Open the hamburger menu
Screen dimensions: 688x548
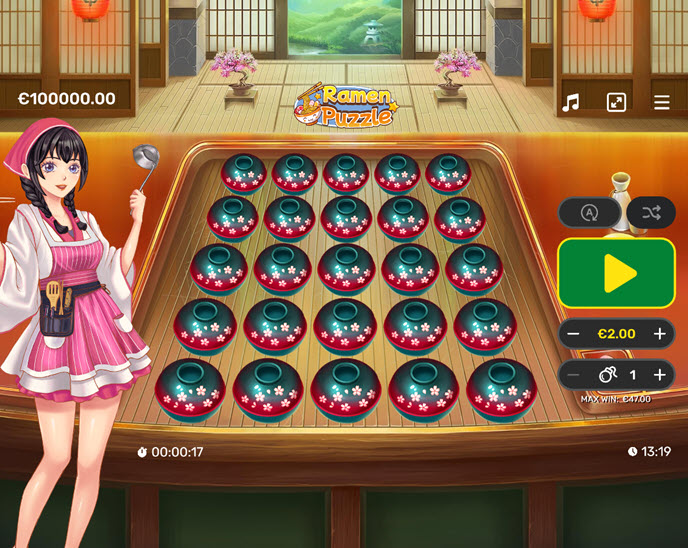point(662,103)
